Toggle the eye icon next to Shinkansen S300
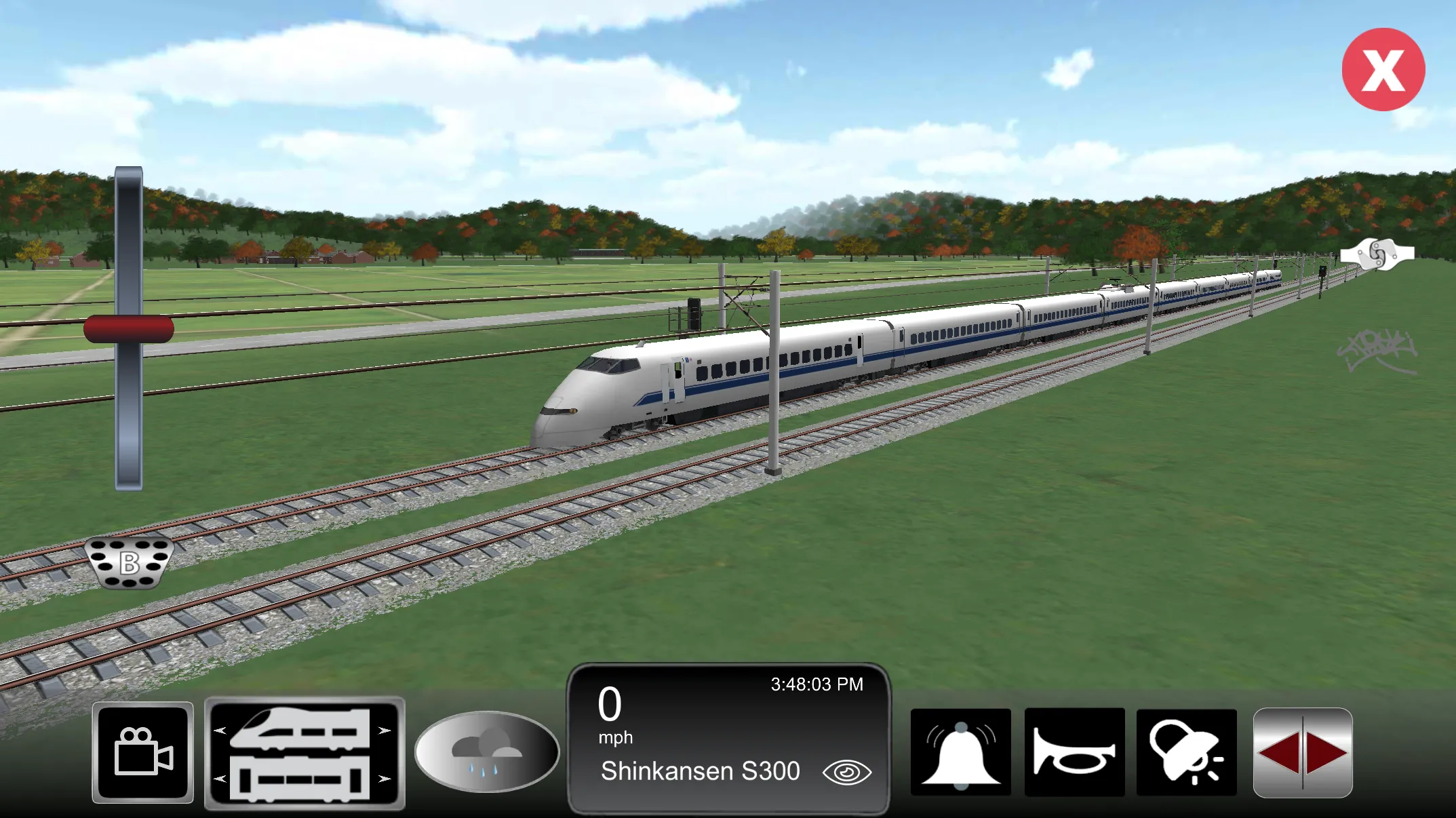 847,771
